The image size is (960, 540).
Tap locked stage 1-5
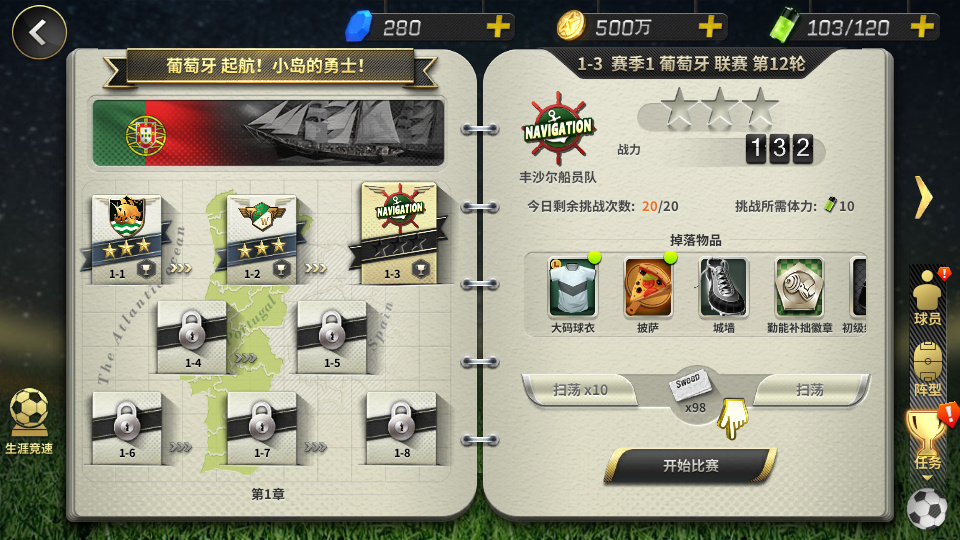[331, 335]
